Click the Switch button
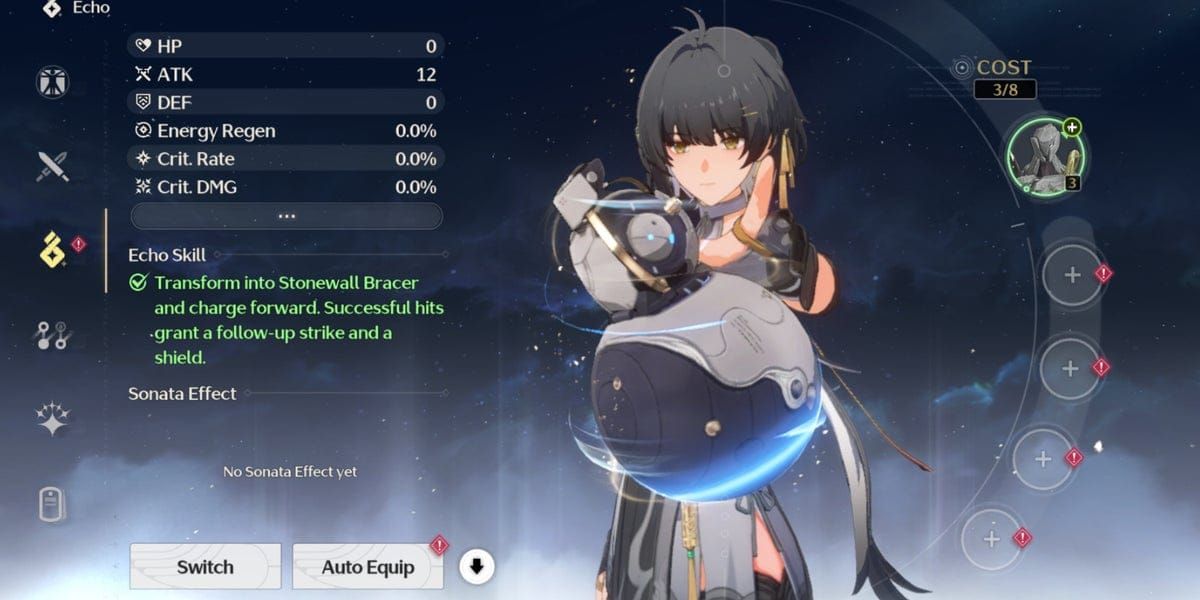The height and width of the screenshot is (600, 1200). (205, 567)
